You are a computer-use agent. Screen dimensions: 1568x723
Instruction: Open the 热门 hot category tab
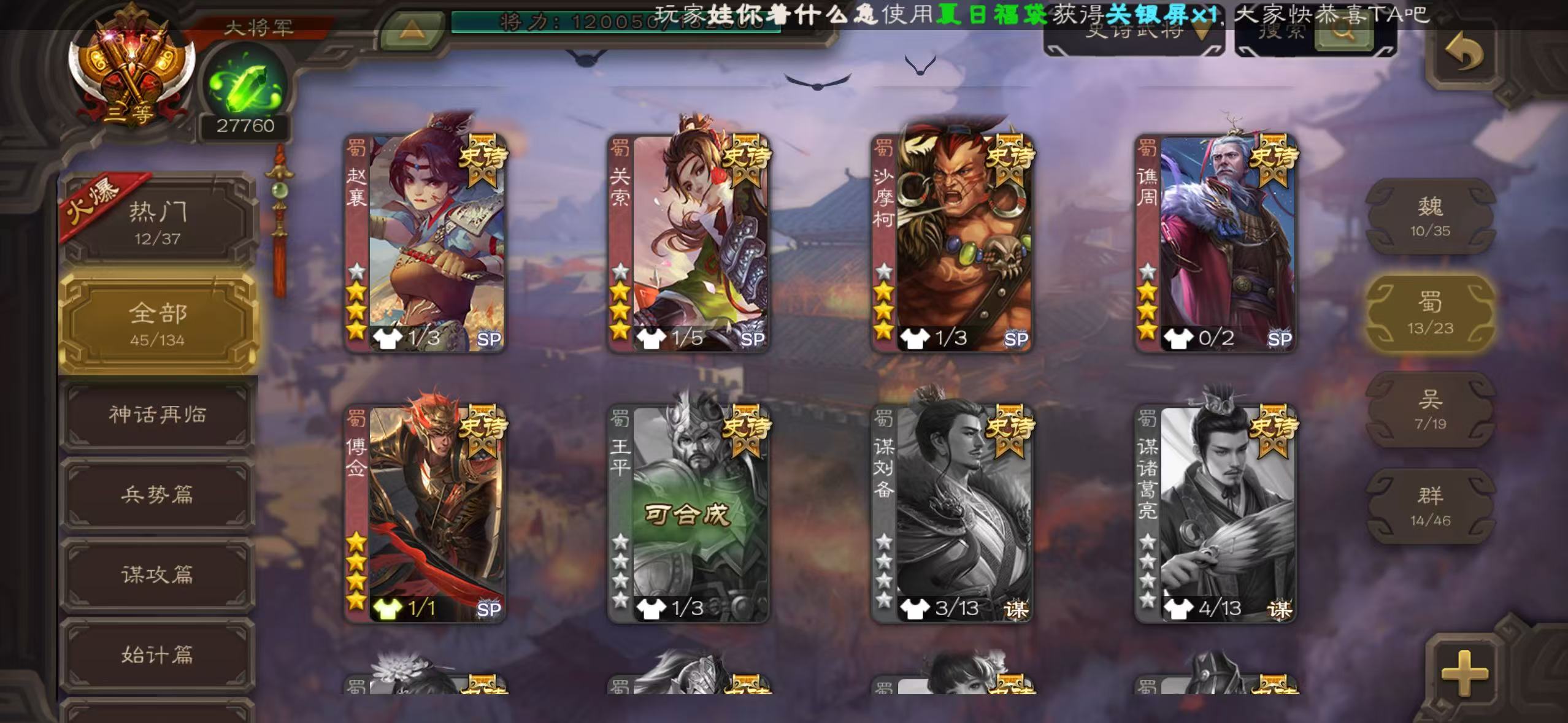(x=158, y=222)
